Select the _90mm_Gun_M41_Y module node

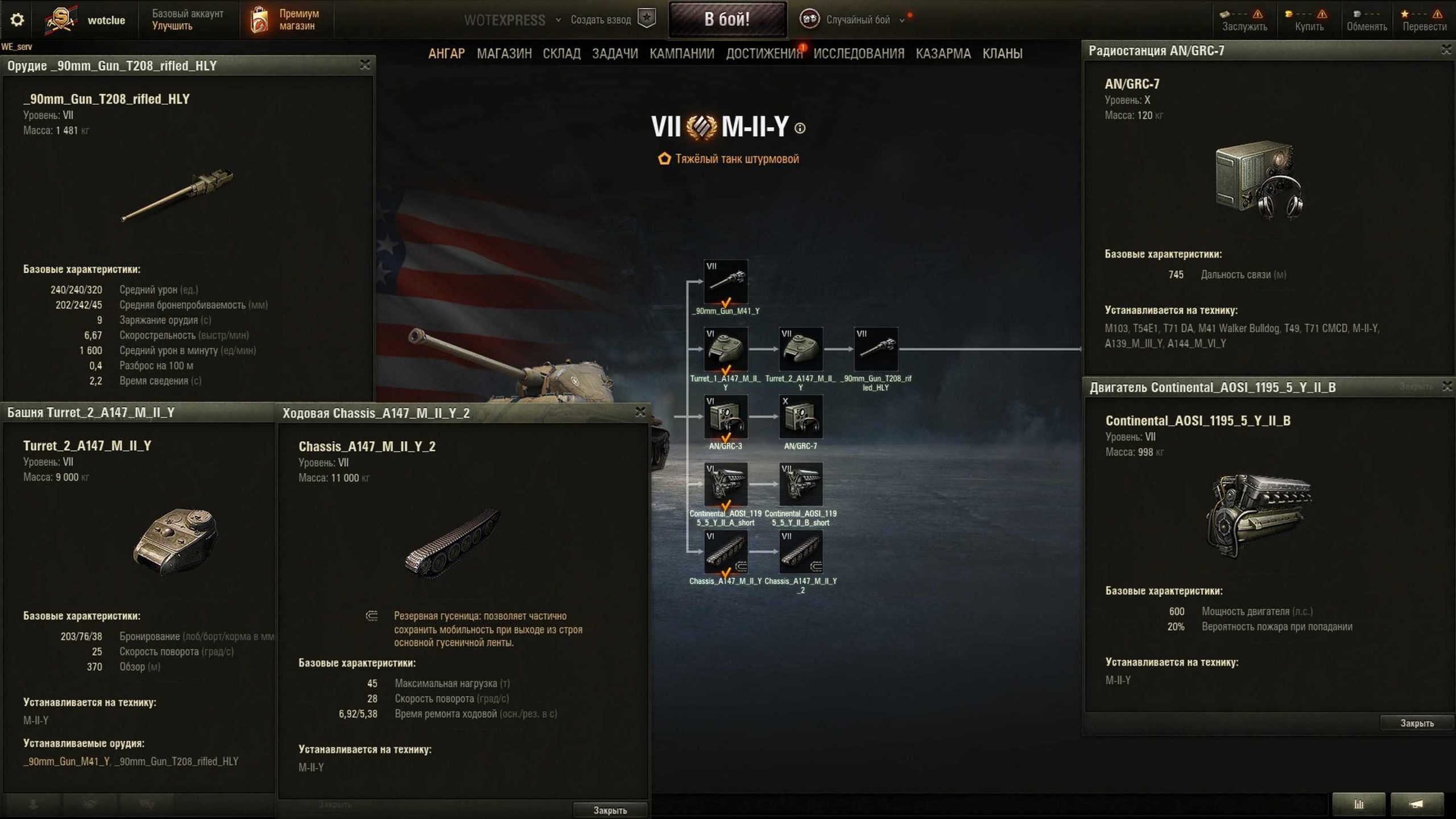point(726,282)
